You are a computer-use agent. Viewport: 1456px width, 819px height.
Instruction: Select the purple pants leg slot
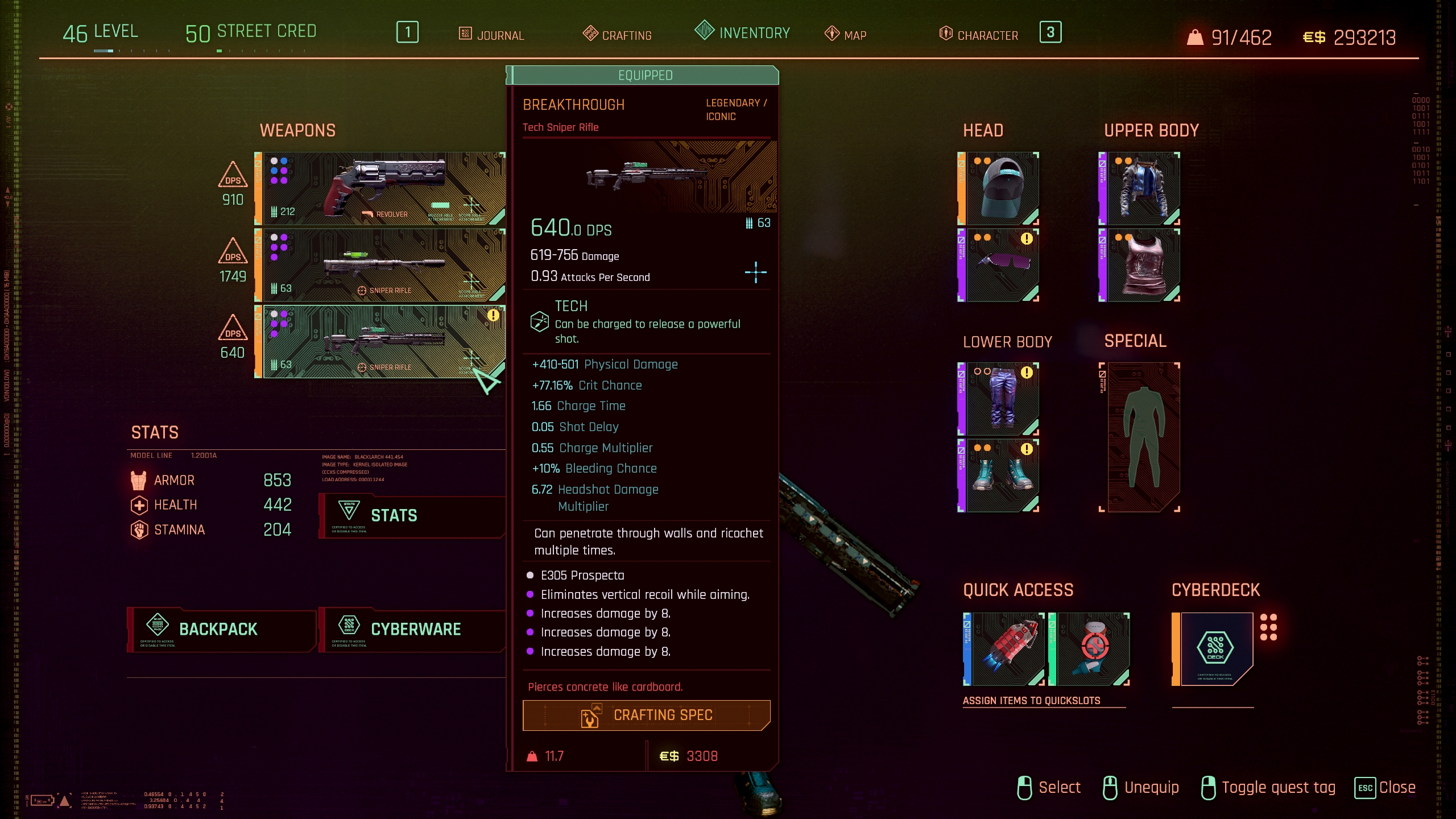point(1002,399)
